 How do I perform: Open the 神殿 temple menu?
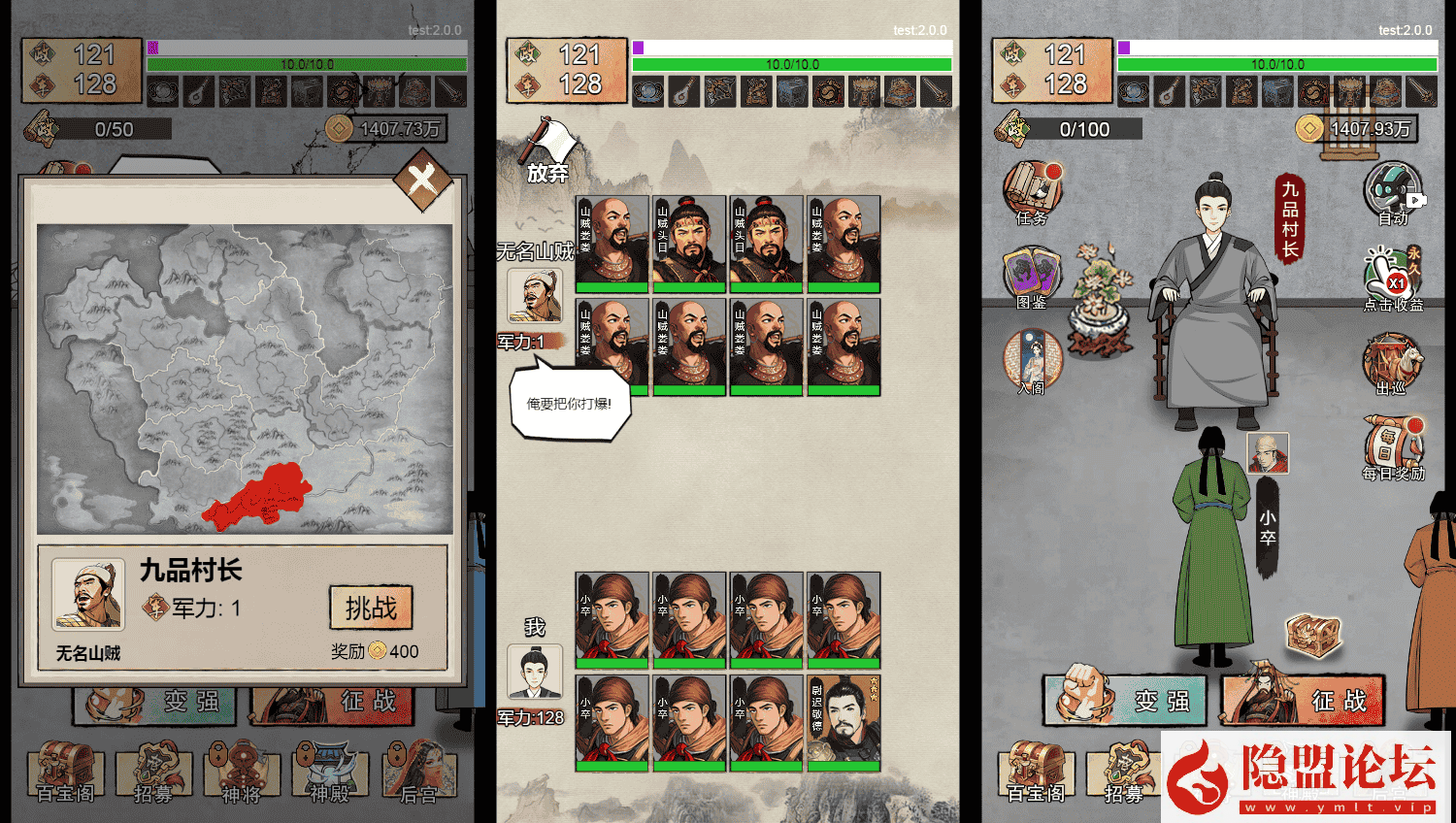tap(330, 772)
